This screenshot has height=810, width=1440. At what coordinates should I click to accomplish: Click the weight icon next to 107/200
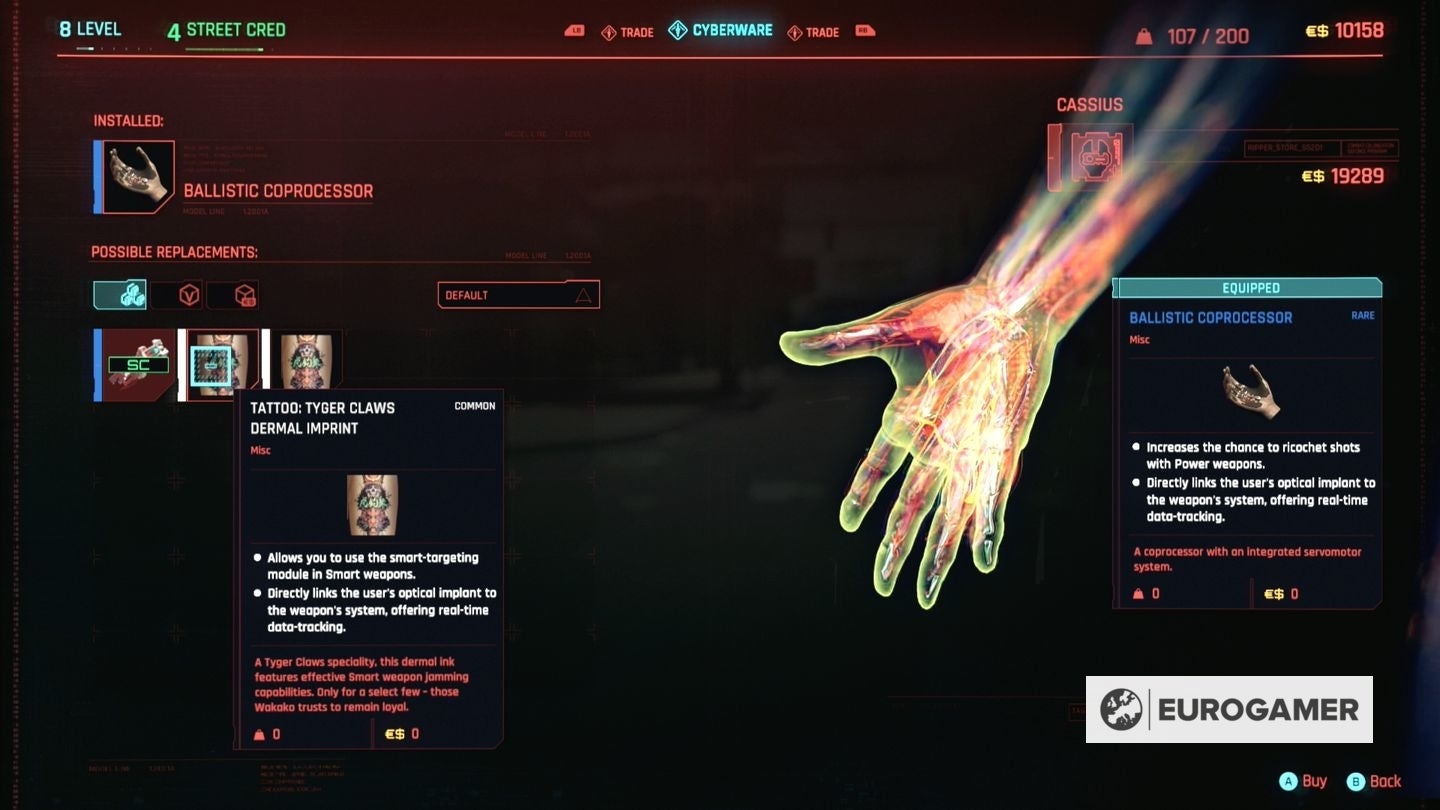pyautogui.click(x=1145, y=36)
